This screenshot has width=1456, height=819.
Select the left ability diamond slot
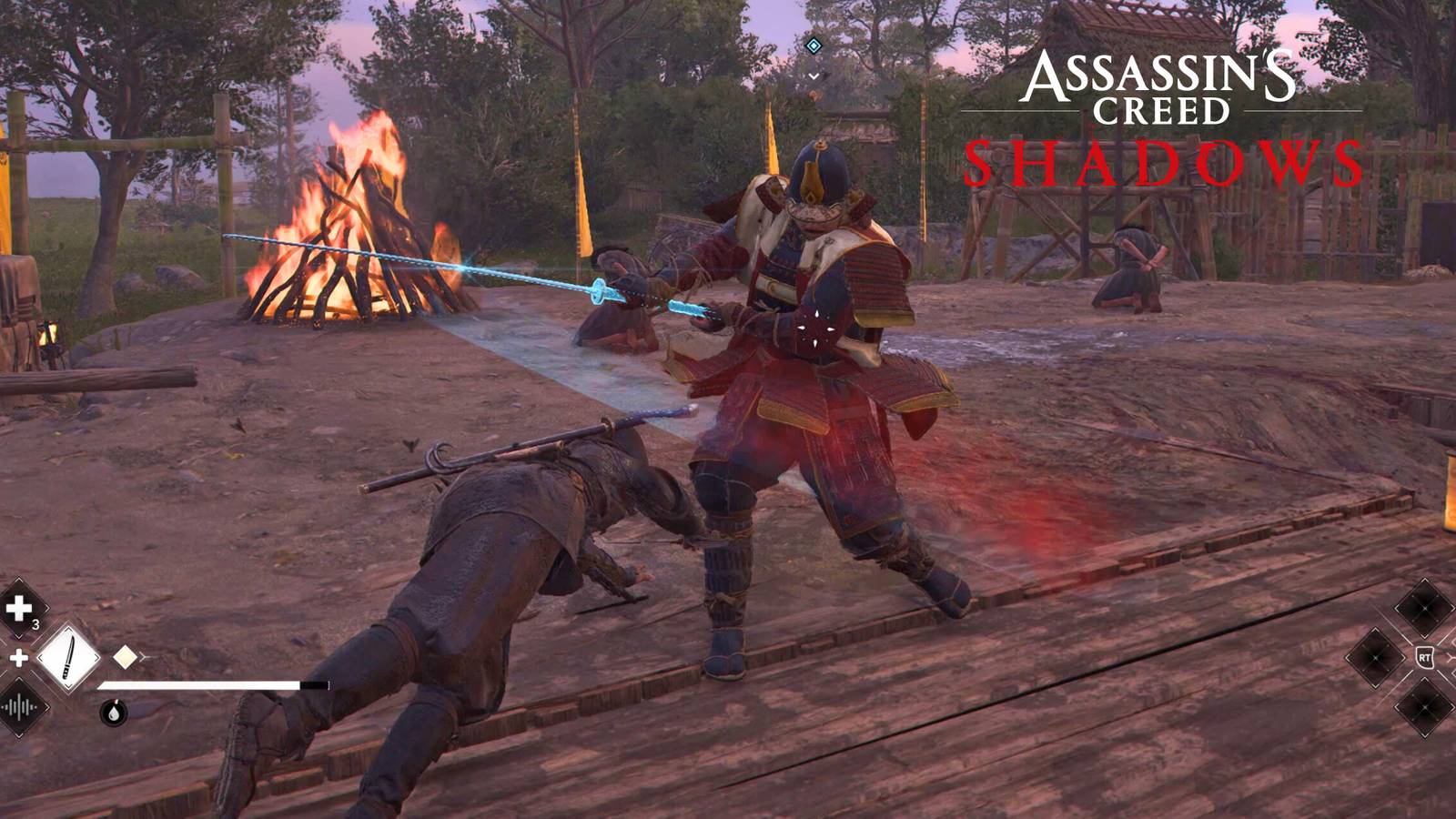[1375, 657]
